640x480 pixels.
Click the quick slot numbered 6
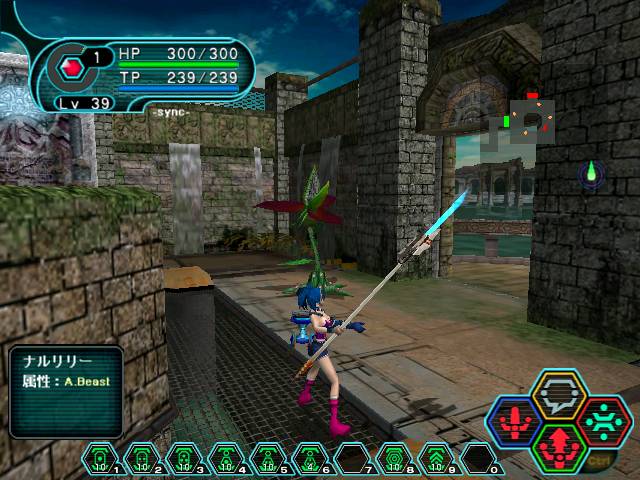pos(311,458)
